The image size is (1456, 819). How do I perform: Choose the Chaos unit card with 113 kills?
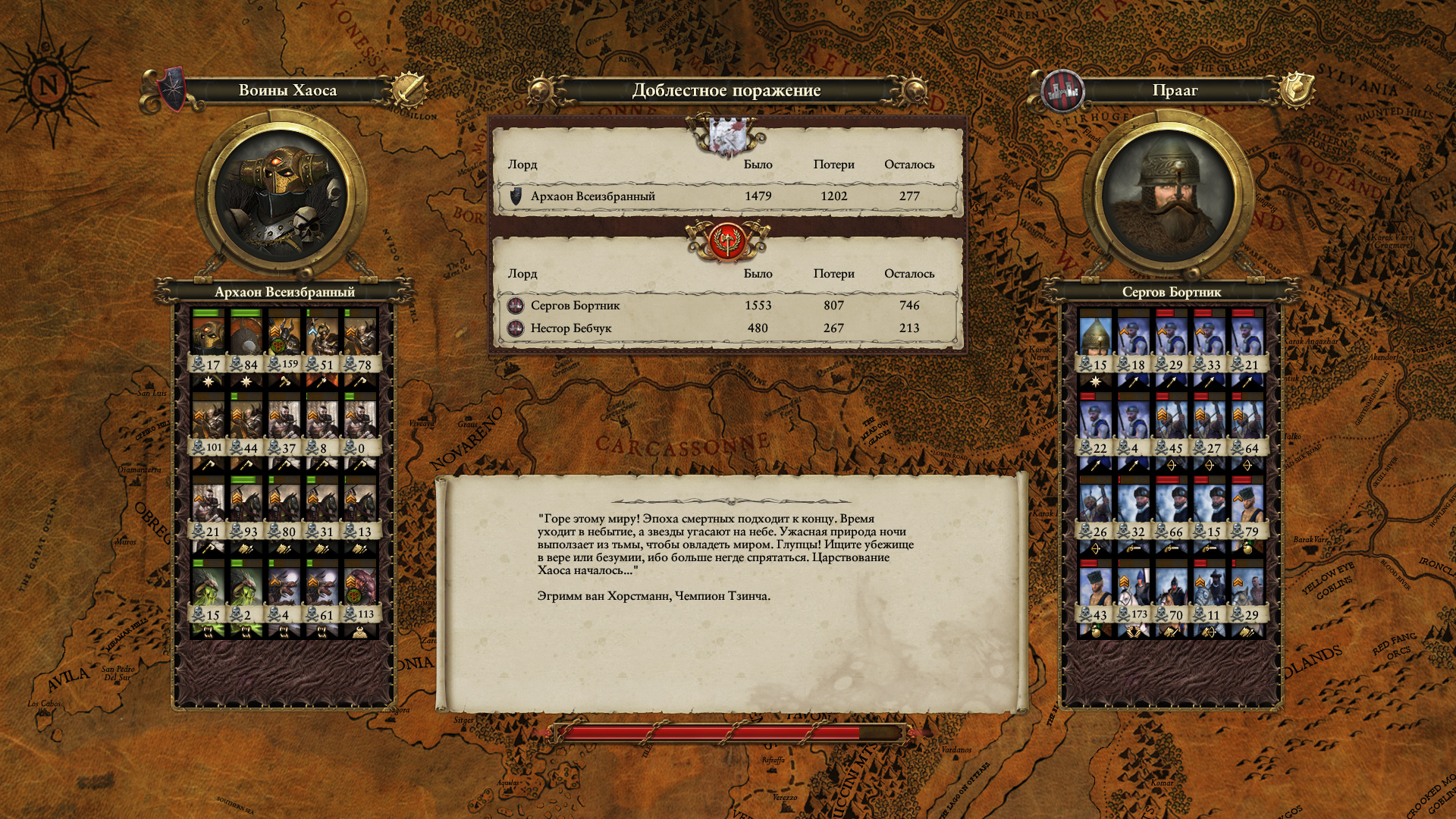pos(360,591)
